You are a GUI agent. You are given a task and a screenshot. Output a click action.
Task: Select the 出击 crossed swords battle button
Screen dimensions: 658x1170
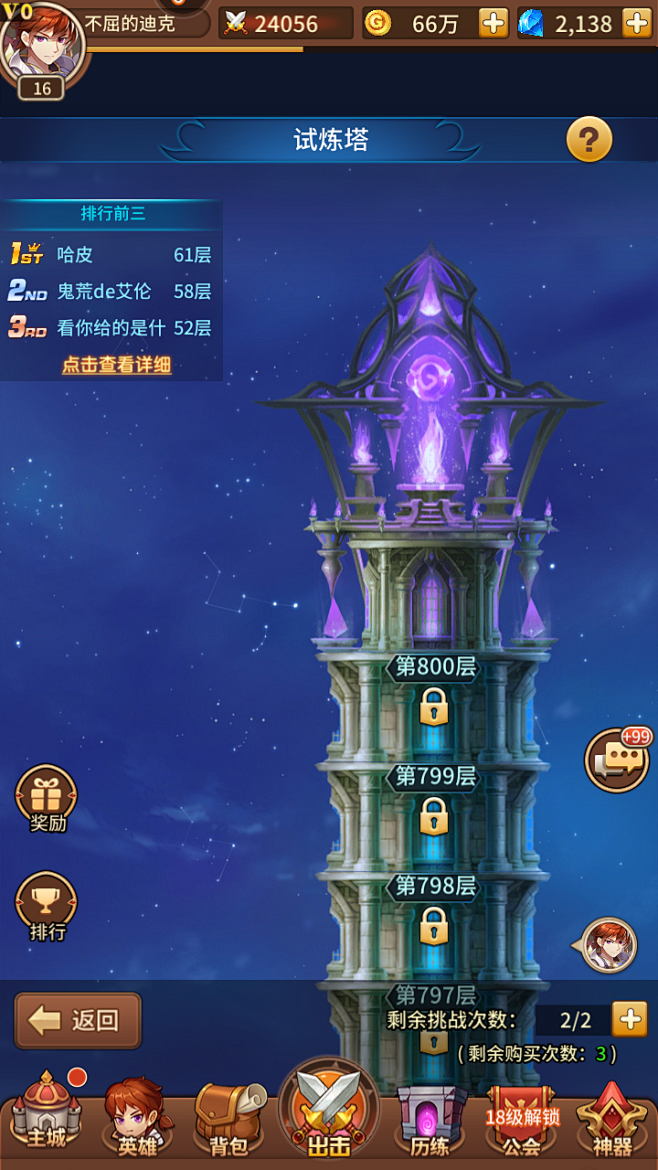pos(329,1110)
